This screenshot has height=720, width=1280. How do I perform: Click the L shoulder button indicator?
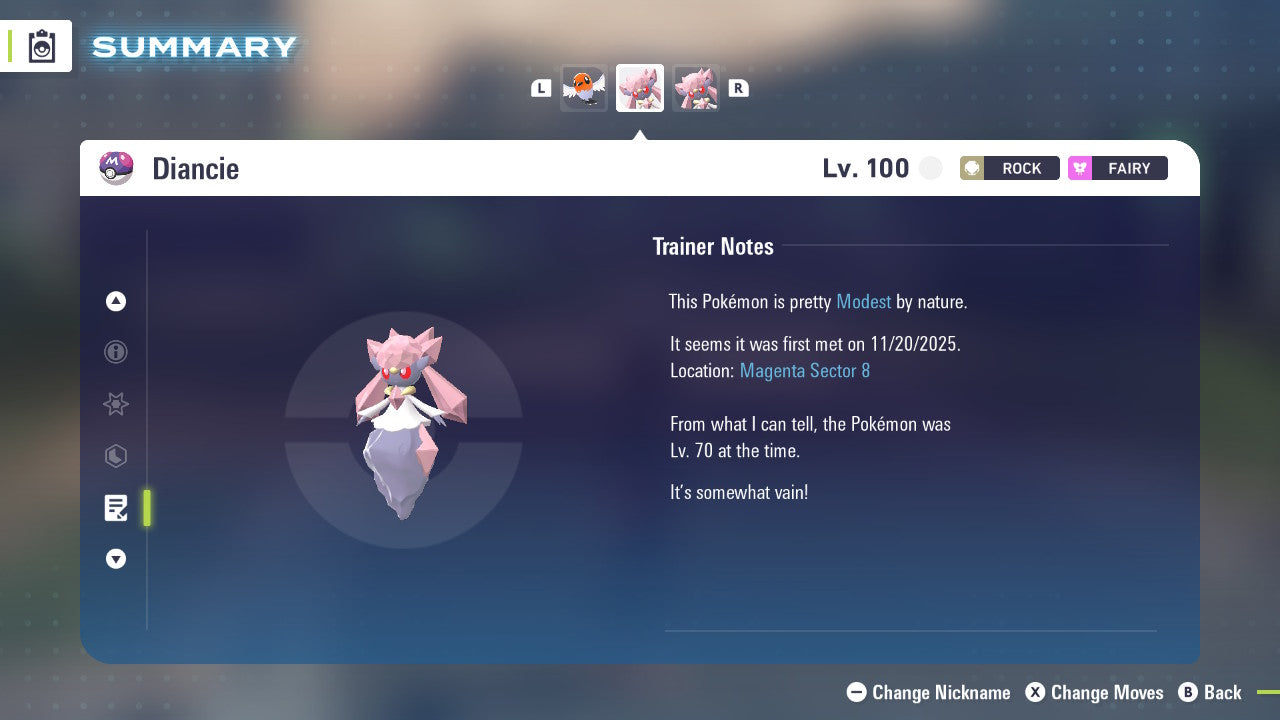[541, 88]
